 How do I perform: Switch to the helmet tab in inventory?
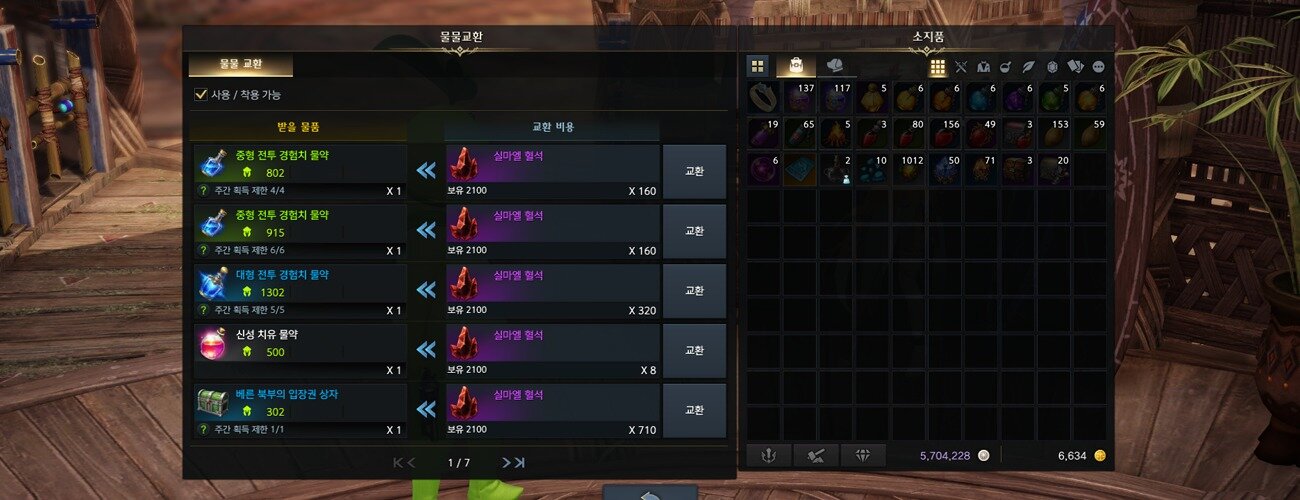click(x=835, y=66)
